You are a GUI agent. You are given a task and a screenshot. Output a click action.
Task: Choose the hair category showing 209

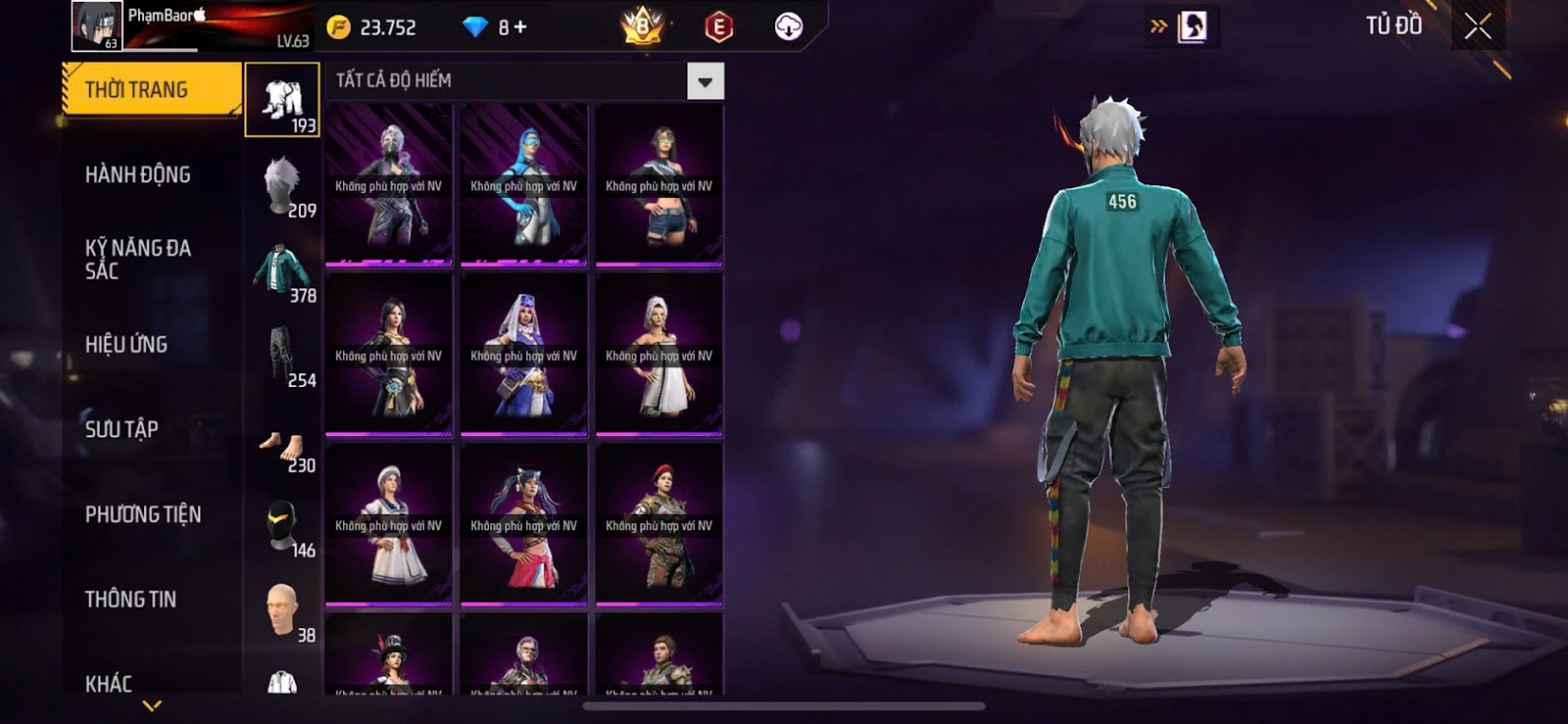point(282,185)
